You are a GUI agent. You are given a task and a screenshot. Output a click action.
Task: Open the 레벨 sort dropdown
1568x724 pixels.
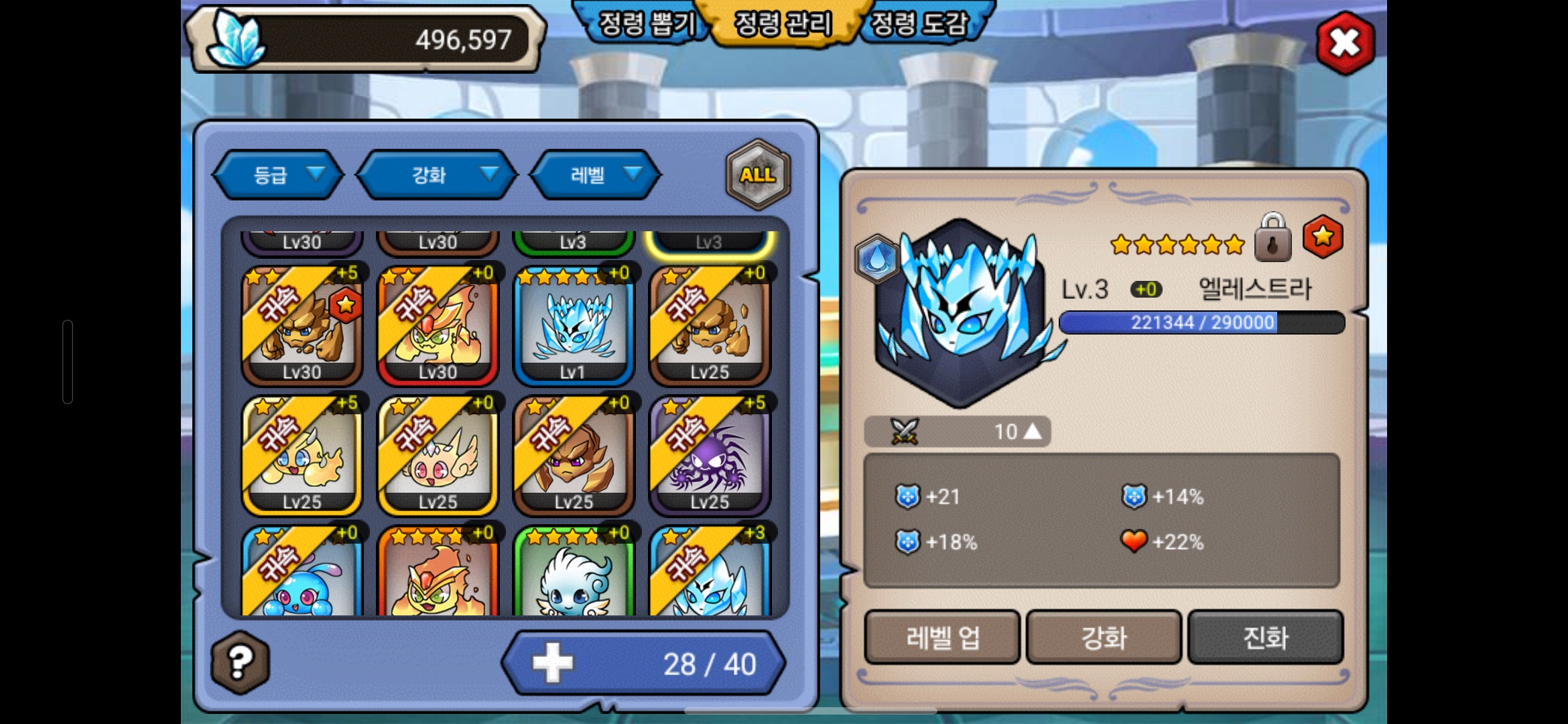pyautogui.click(x=595, y=175)
